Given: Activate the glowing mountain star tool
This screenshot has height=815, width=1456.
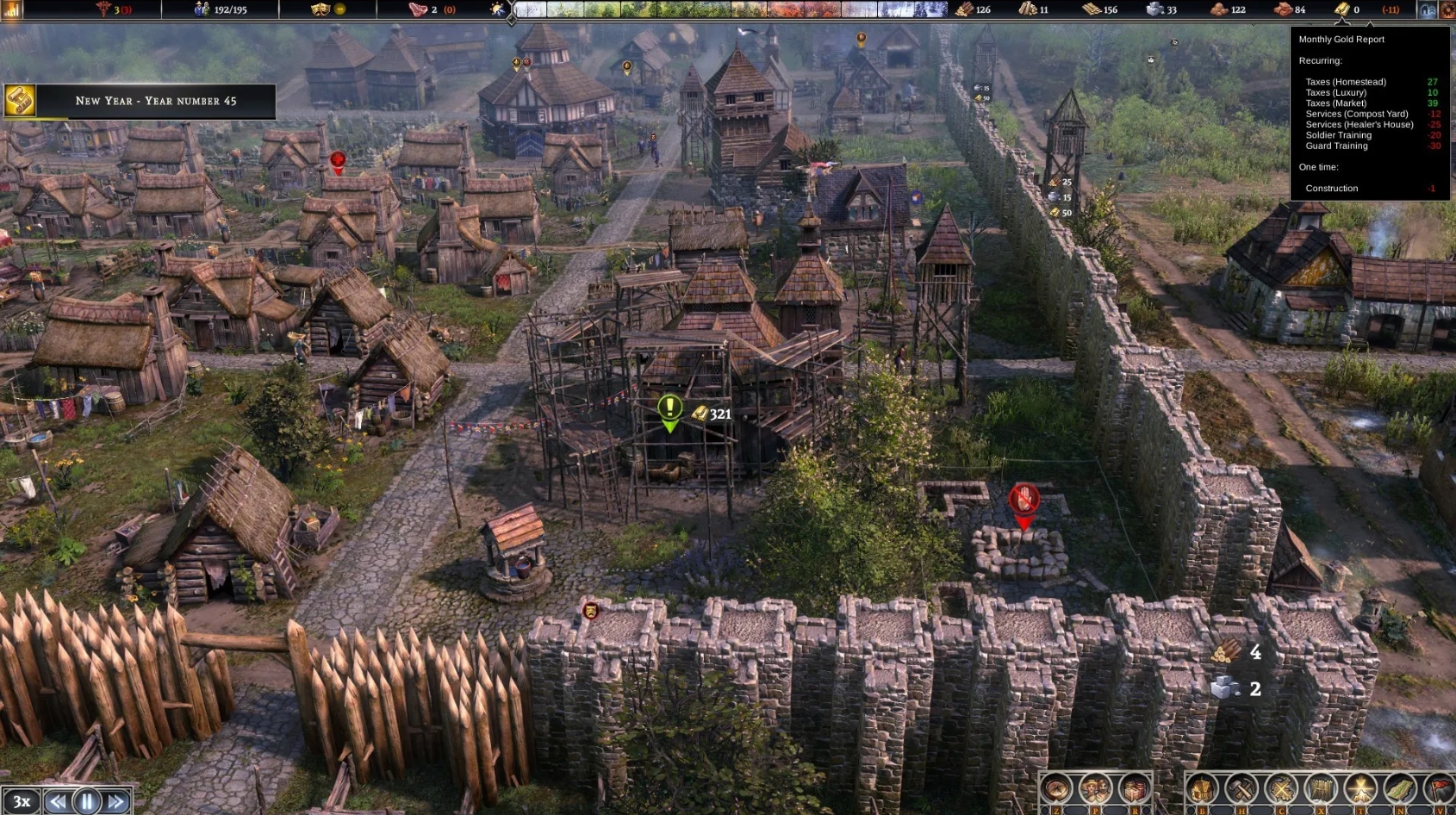Looking at the screenshot, I should (x=1360, y=789).
